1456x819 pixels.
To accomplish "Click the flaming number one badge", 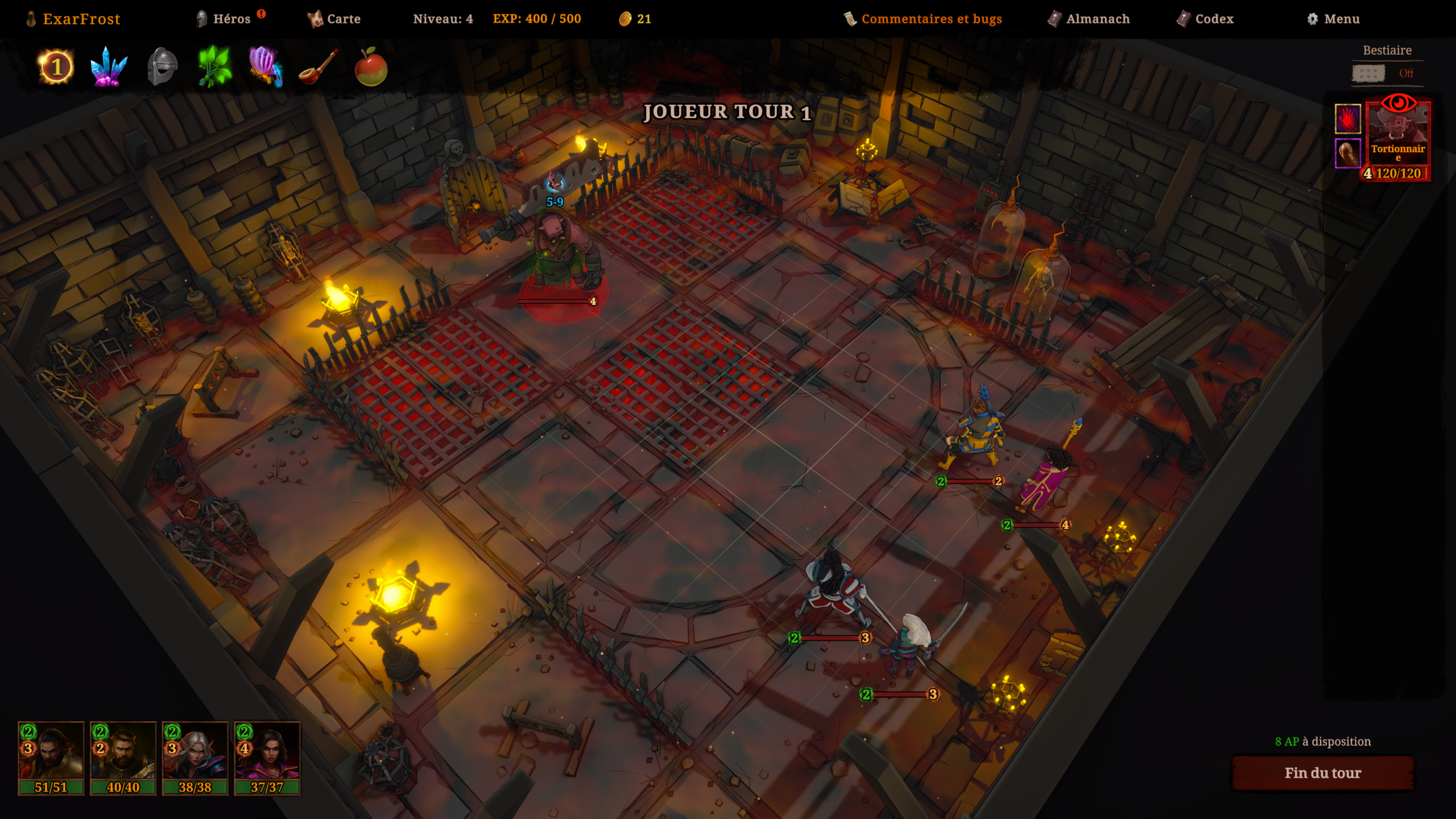I will click(56, 67).
